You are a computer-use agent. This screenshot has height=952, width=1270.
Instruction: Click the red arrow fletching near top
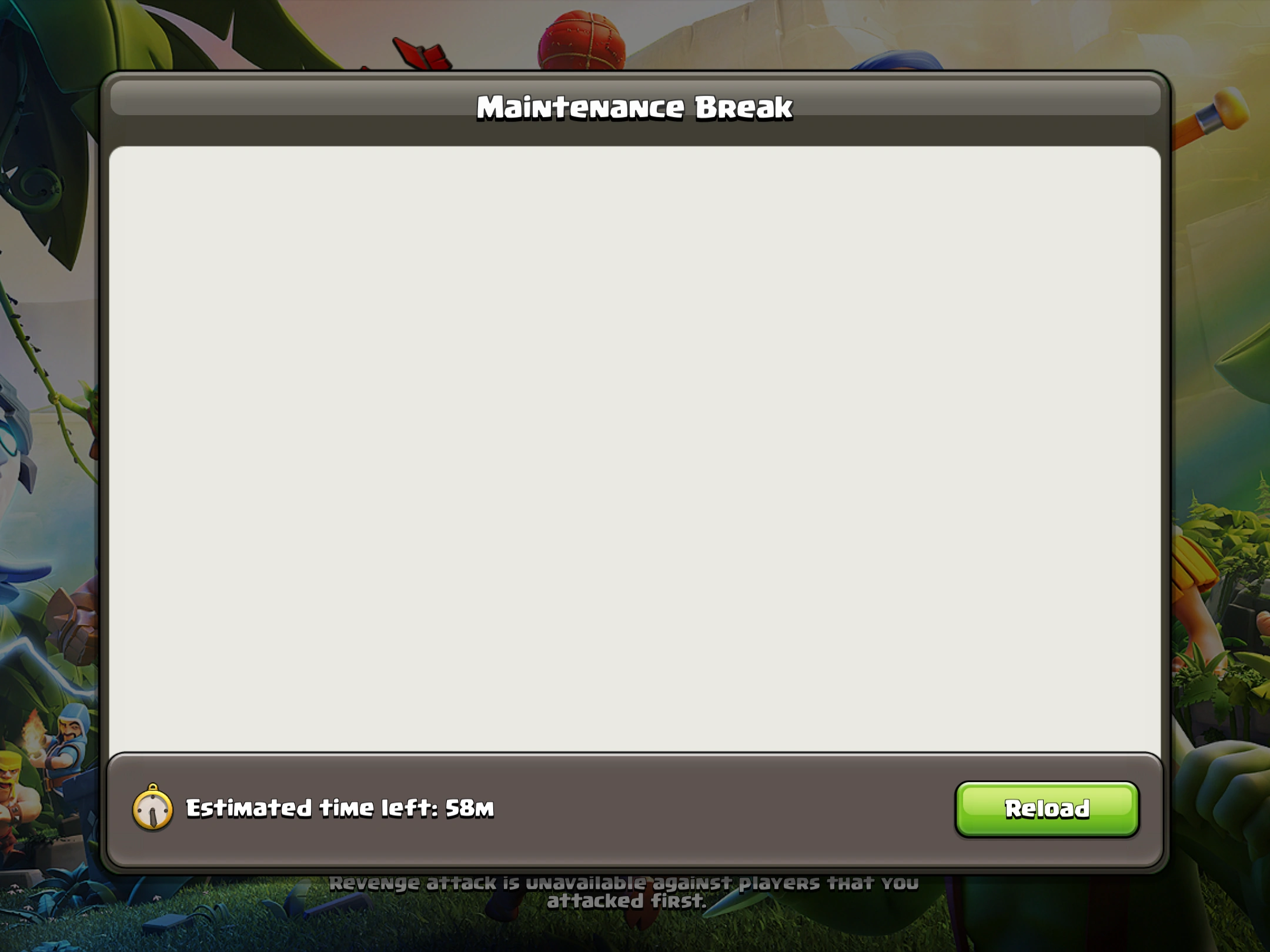click(423, 53)
